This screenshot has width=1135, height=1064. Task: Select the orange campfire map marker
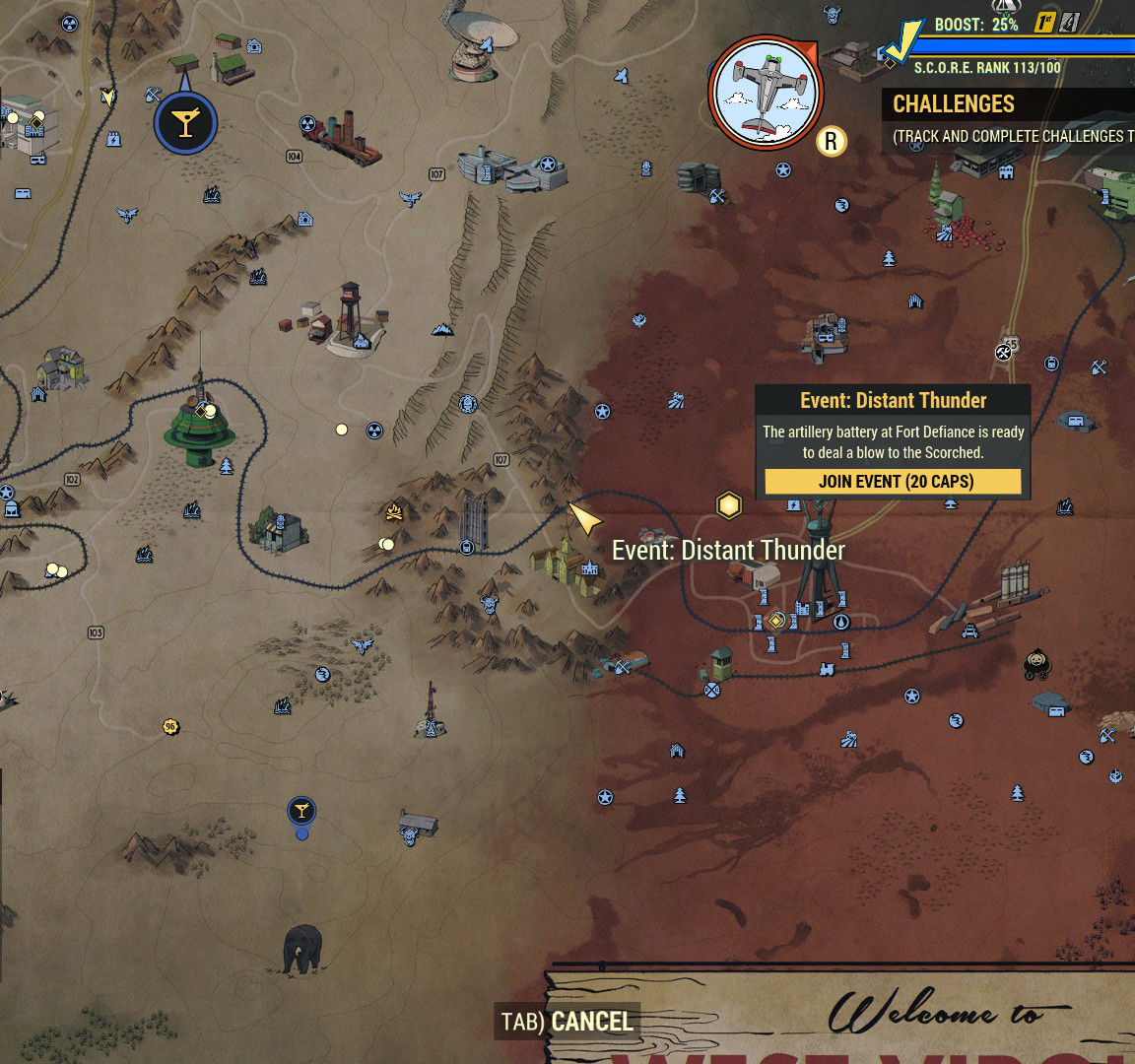click(x=394, y=511)
